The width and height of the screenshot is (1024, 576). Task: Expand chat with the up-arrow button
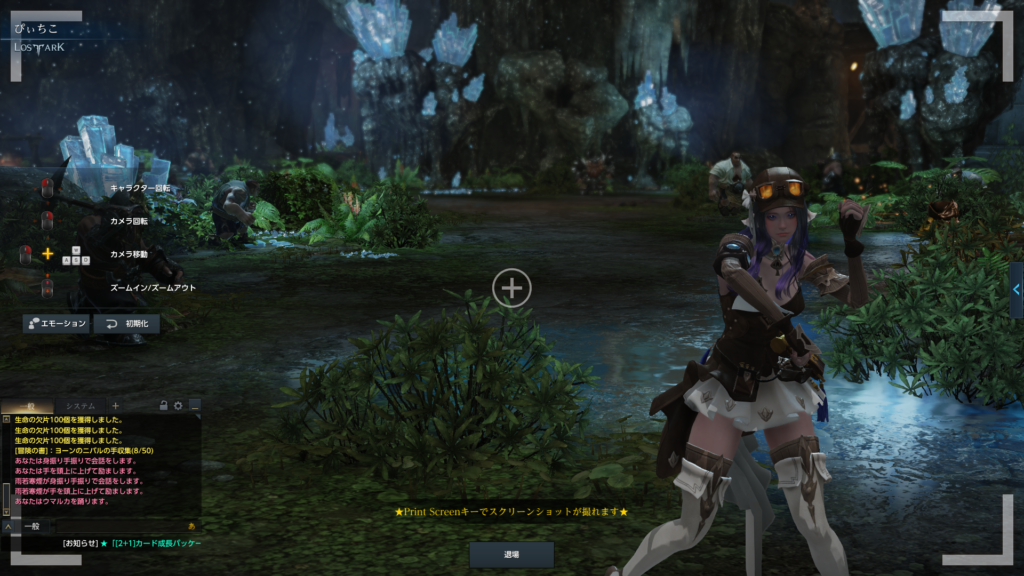coord(7,525)
